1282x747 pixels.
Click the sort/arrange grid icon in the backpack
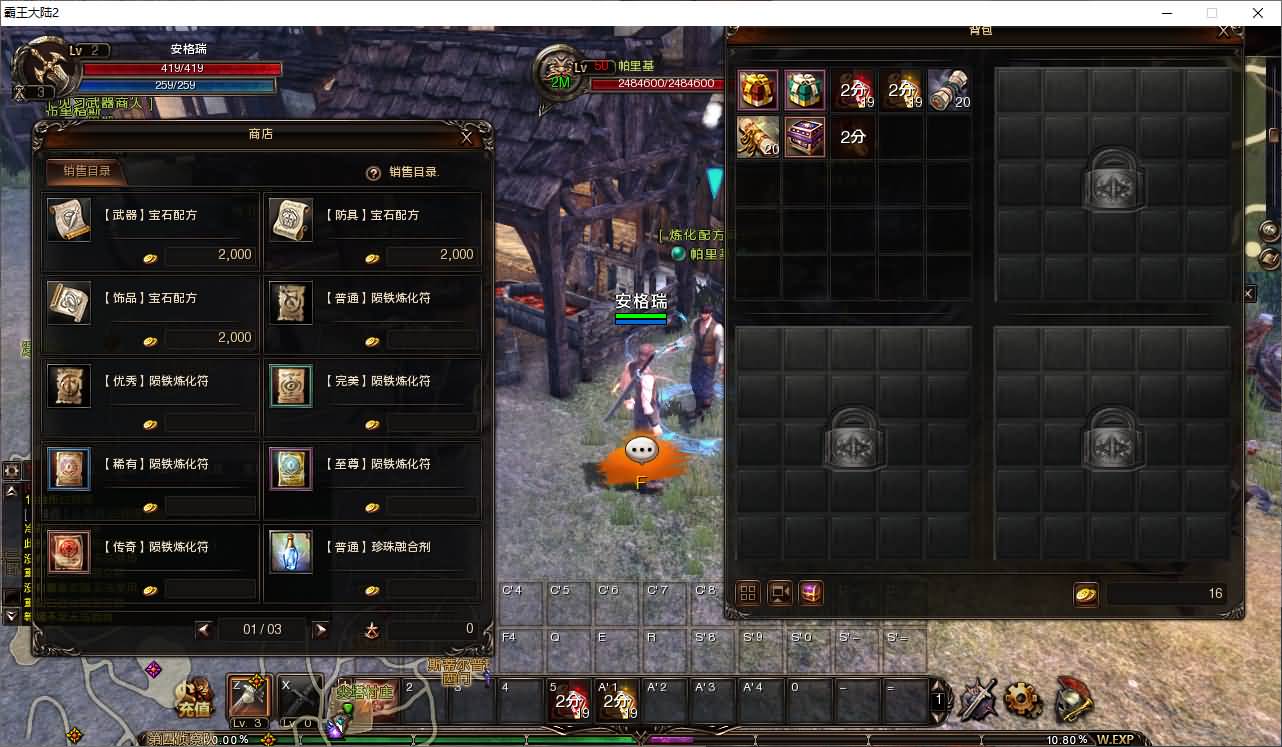tap(747, 592)
